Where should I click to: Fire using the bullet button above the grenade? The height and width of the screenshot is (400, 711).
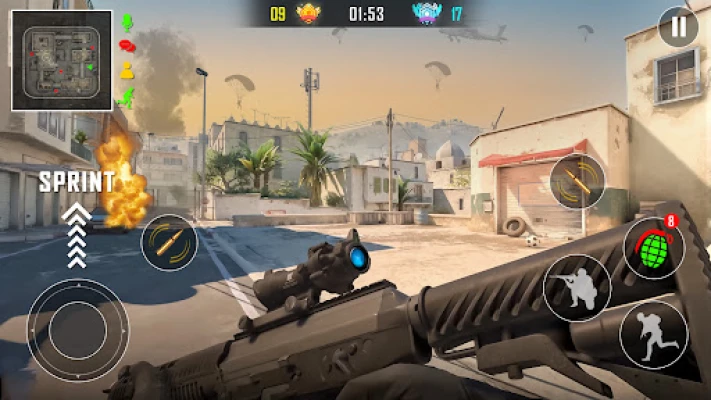point(577,181)
